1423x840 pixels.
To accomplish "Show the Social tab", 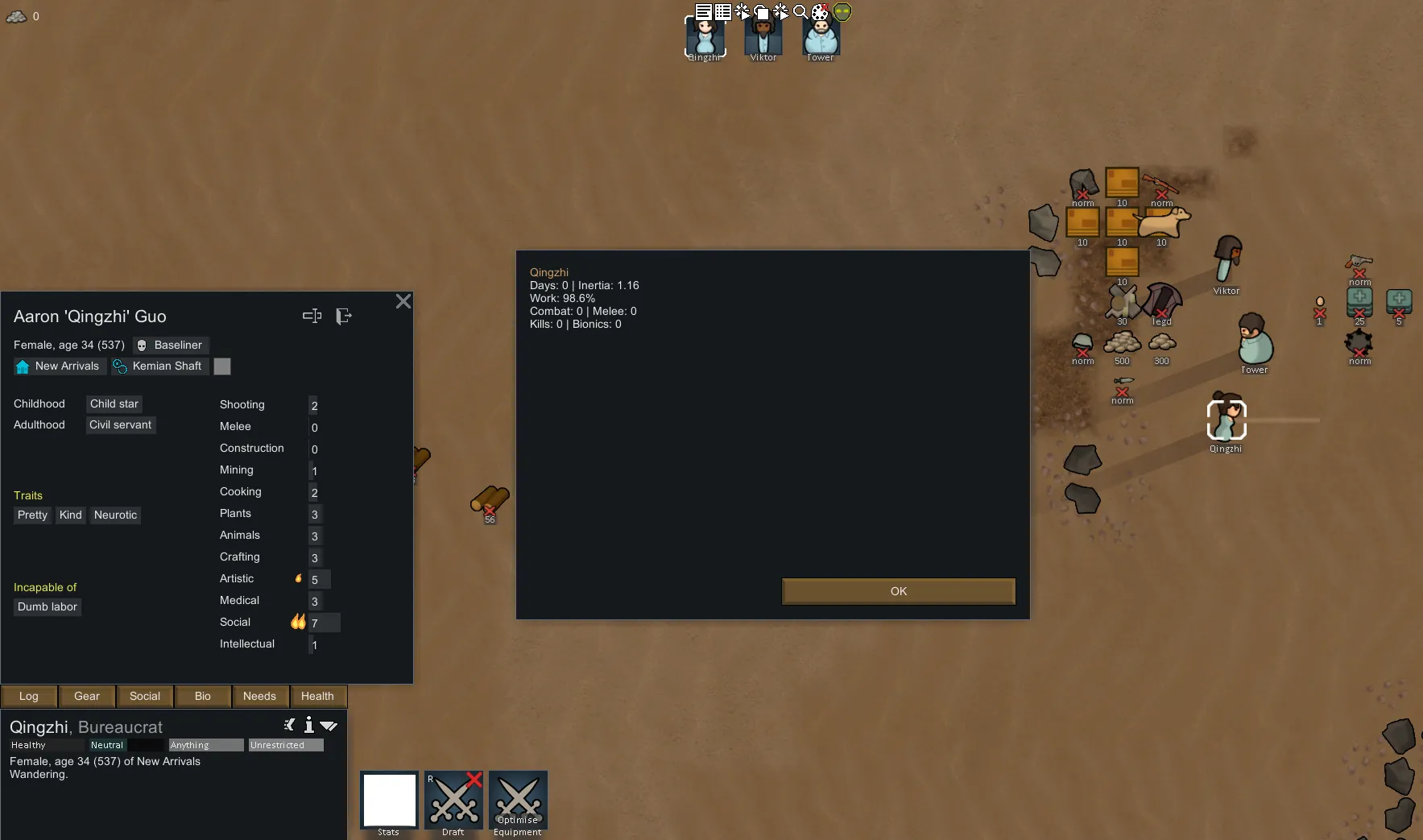I will 145,696.
